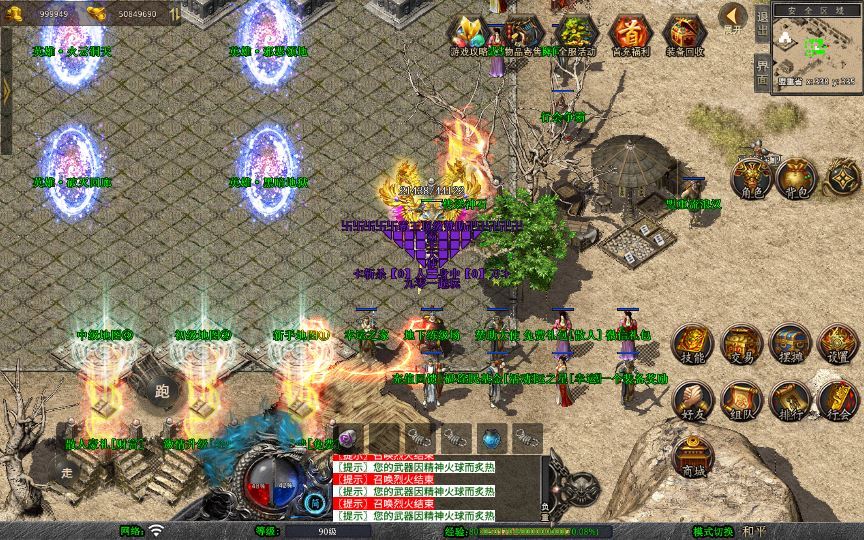This screenshot has width=864, height=540.
Task: Open the 摆摊 stall menu
Action: click(789, 344)
